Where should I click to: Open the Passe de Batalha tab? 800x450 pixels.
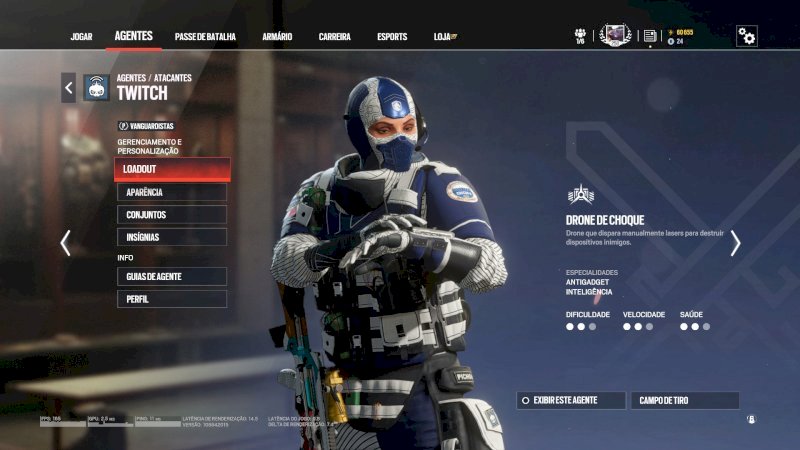[x=205, y=37]
